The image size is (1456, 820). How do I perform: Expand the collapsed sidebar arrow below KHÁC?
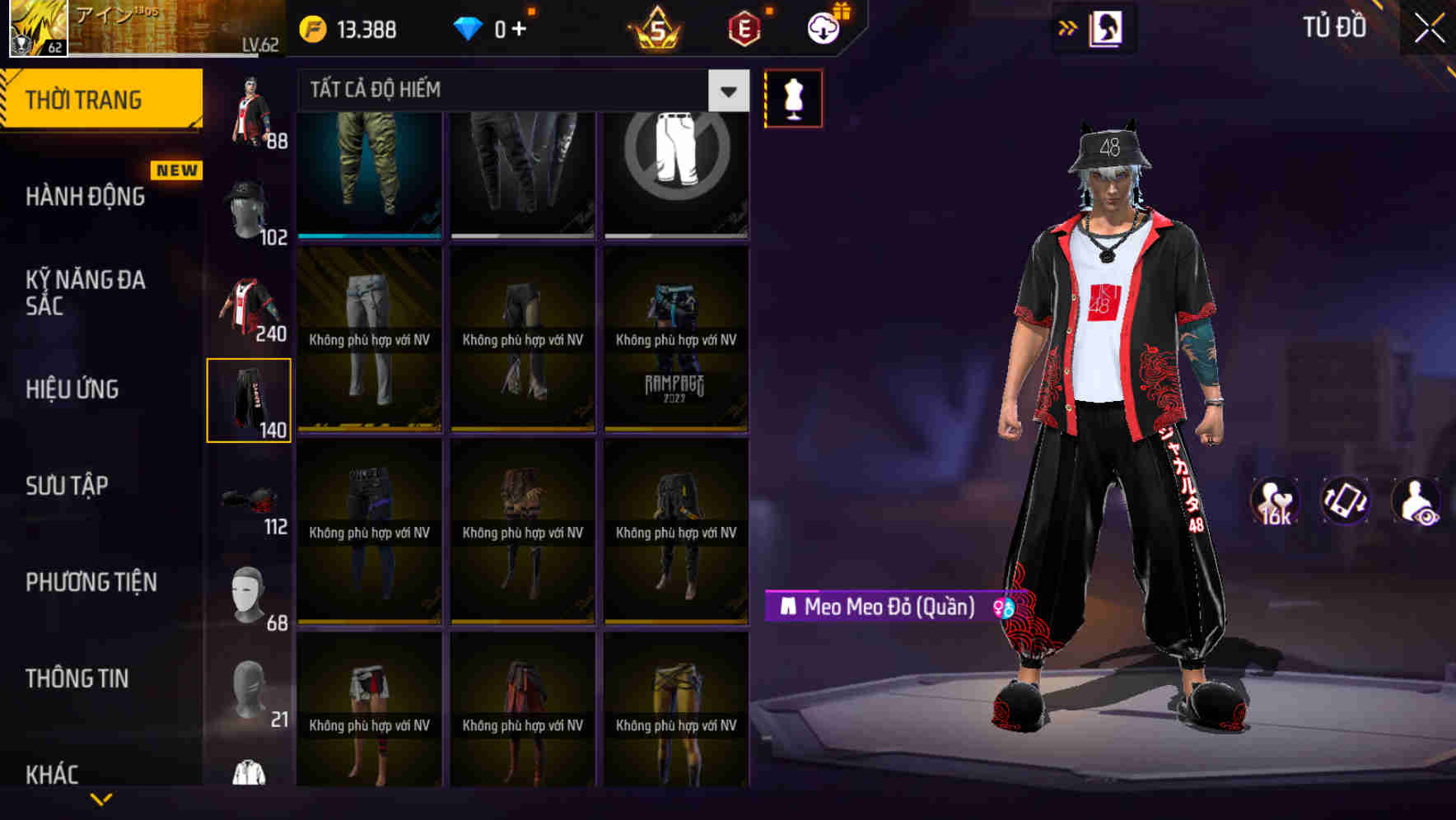(x=102, y=797)
